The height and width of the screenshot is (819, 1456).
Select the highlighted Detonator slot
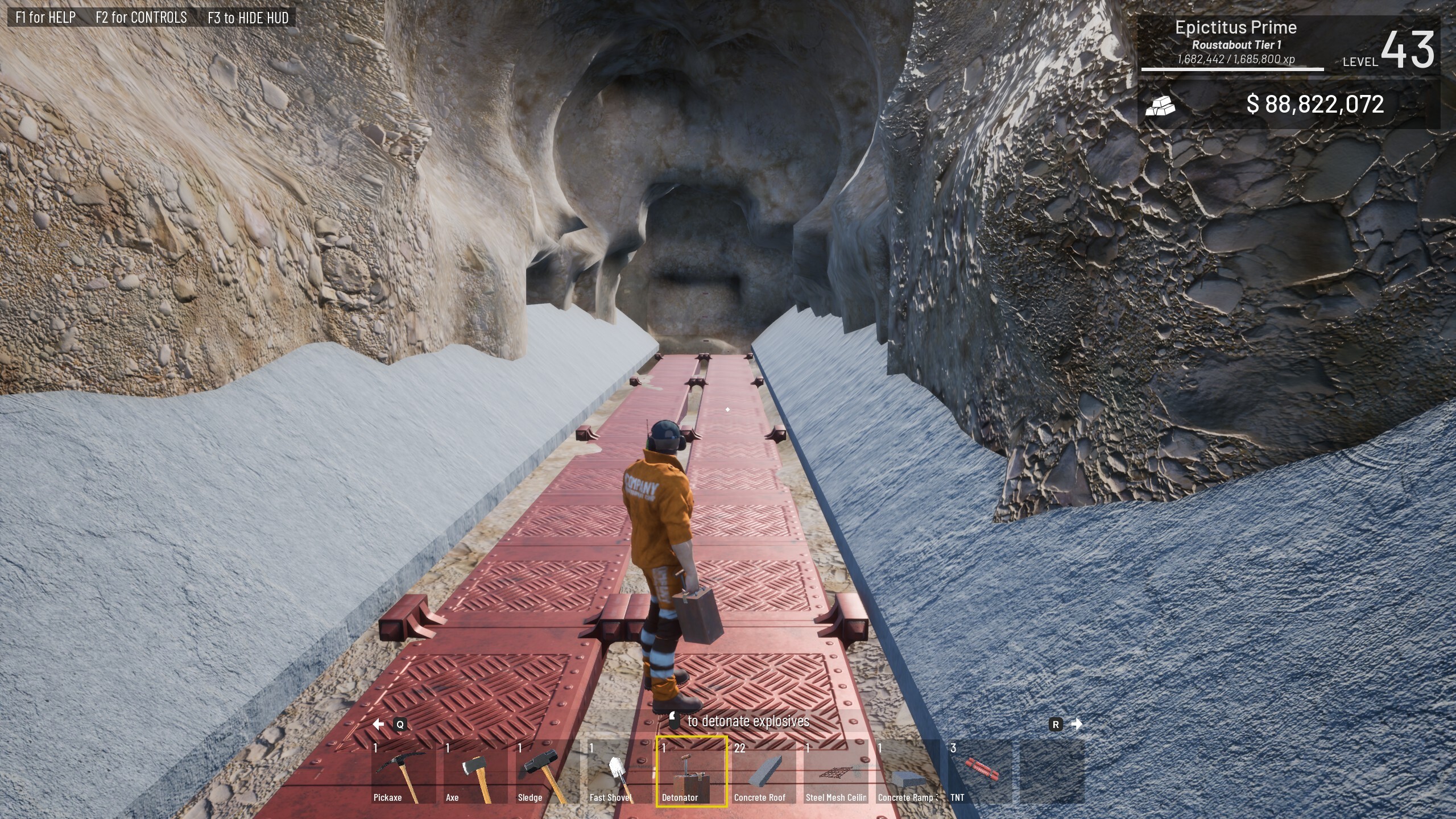point(692,772)
